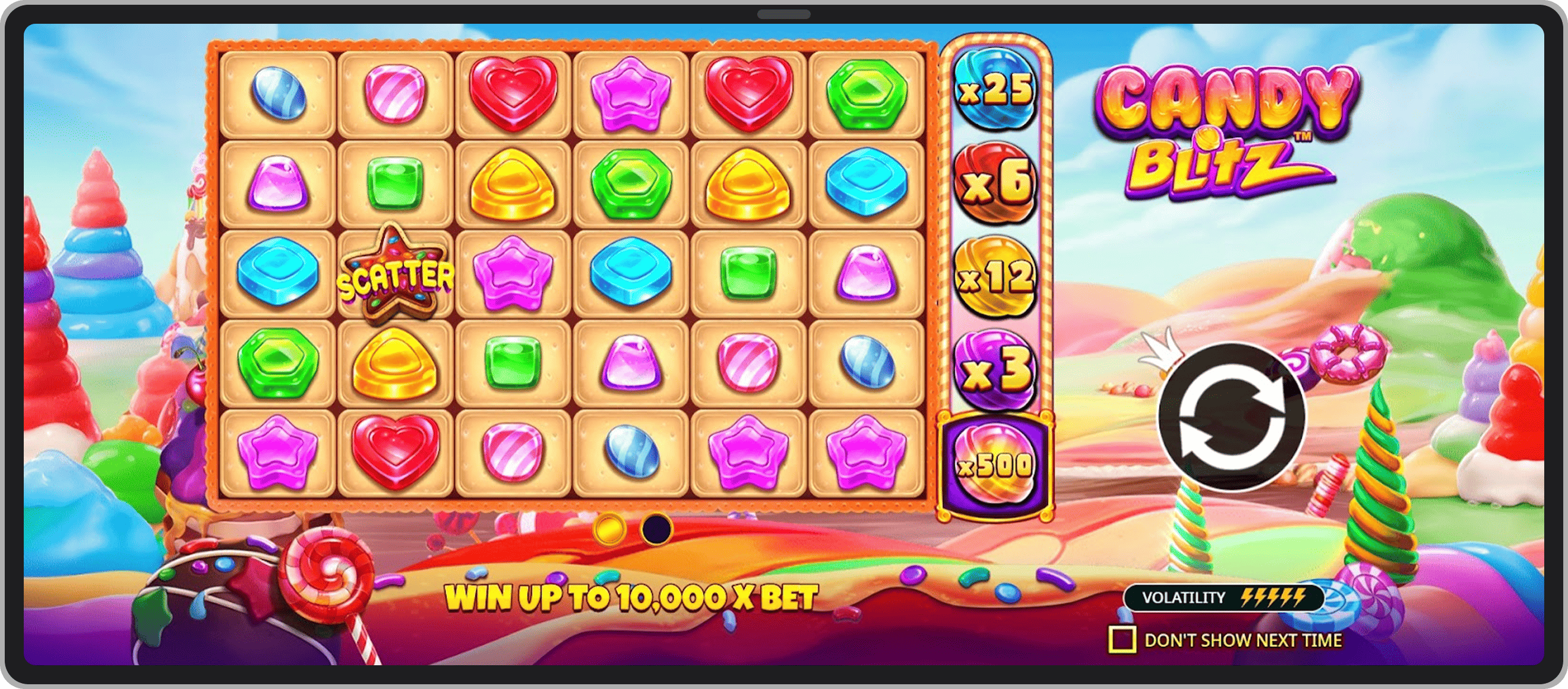Viewport: 1568px width, 689px height.
Task: Select the yellow intro page dot
Action: coord(609,529)
